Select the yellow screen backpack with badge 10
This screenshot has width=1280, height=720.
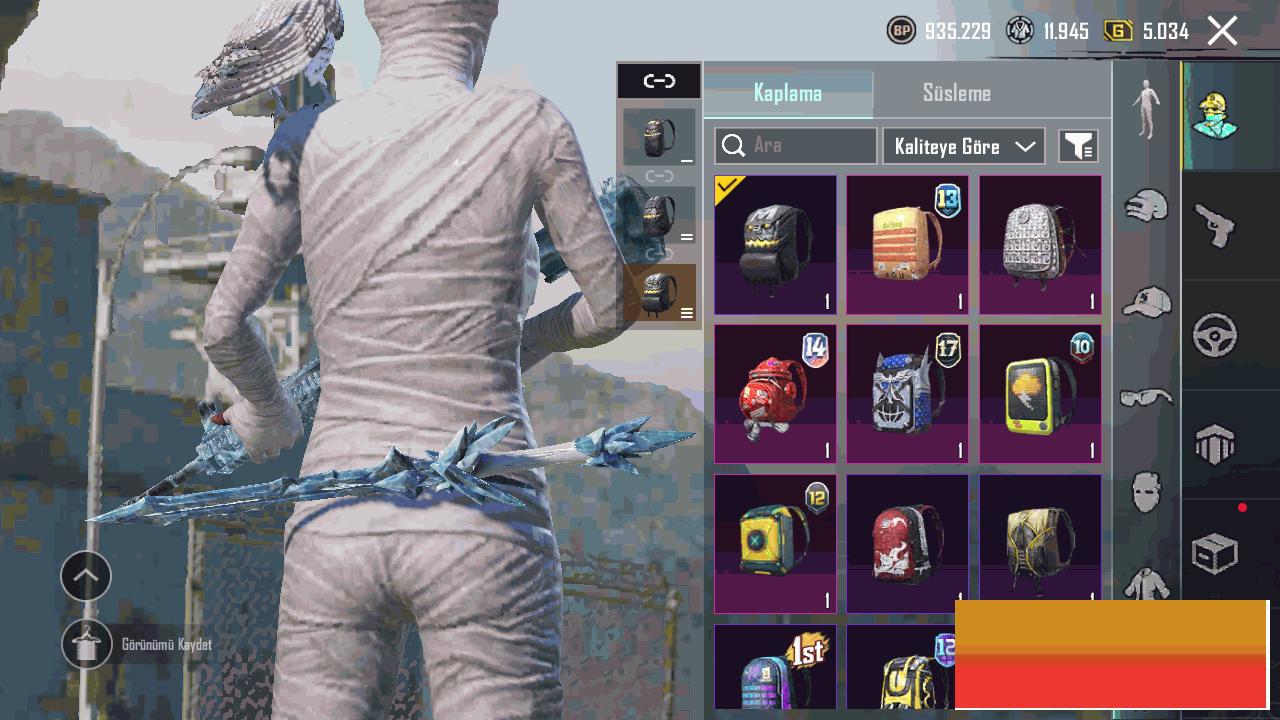tap(1040, 394)
